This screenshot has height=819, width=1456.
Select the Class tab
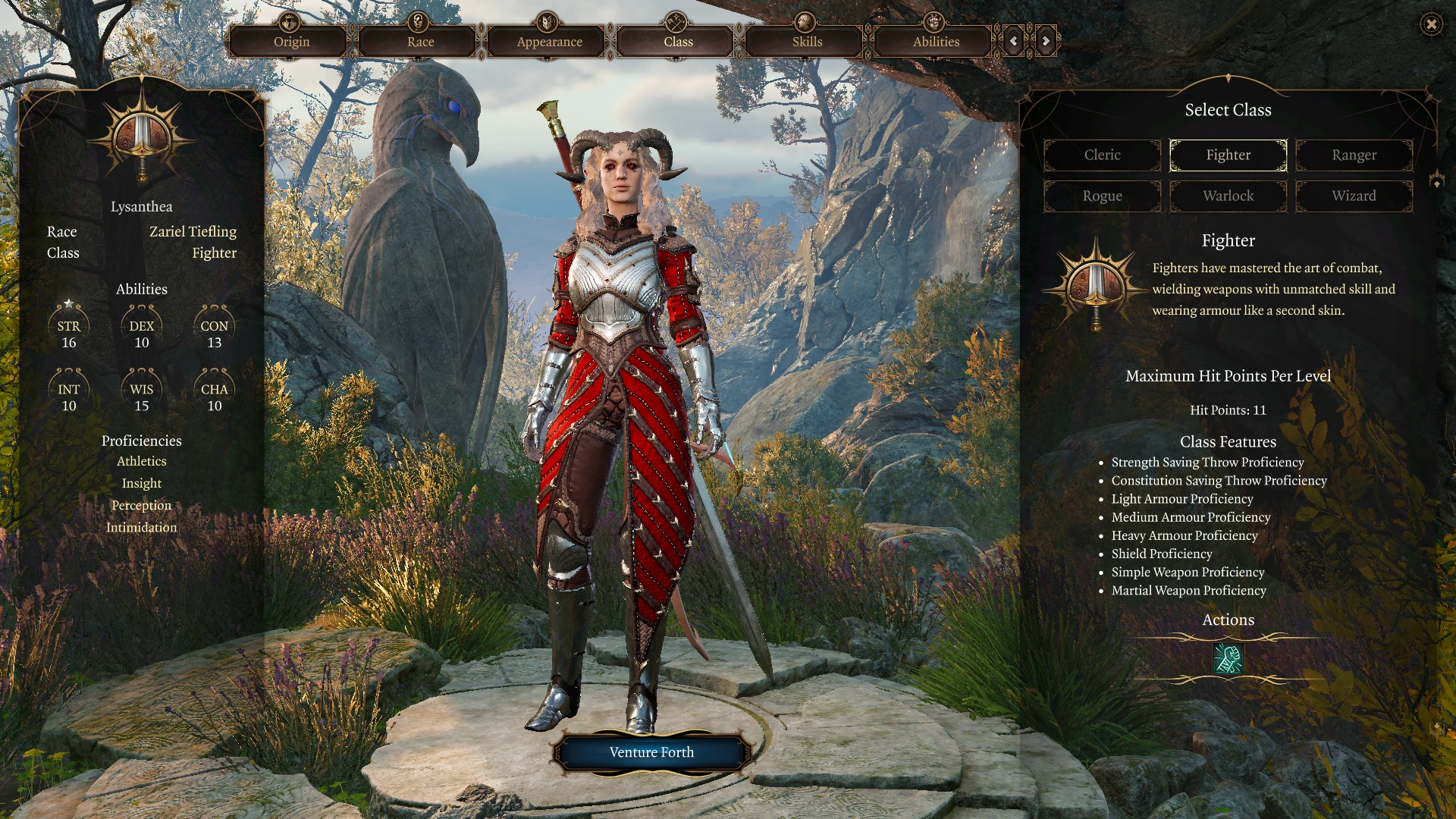[x=678, y=42]
